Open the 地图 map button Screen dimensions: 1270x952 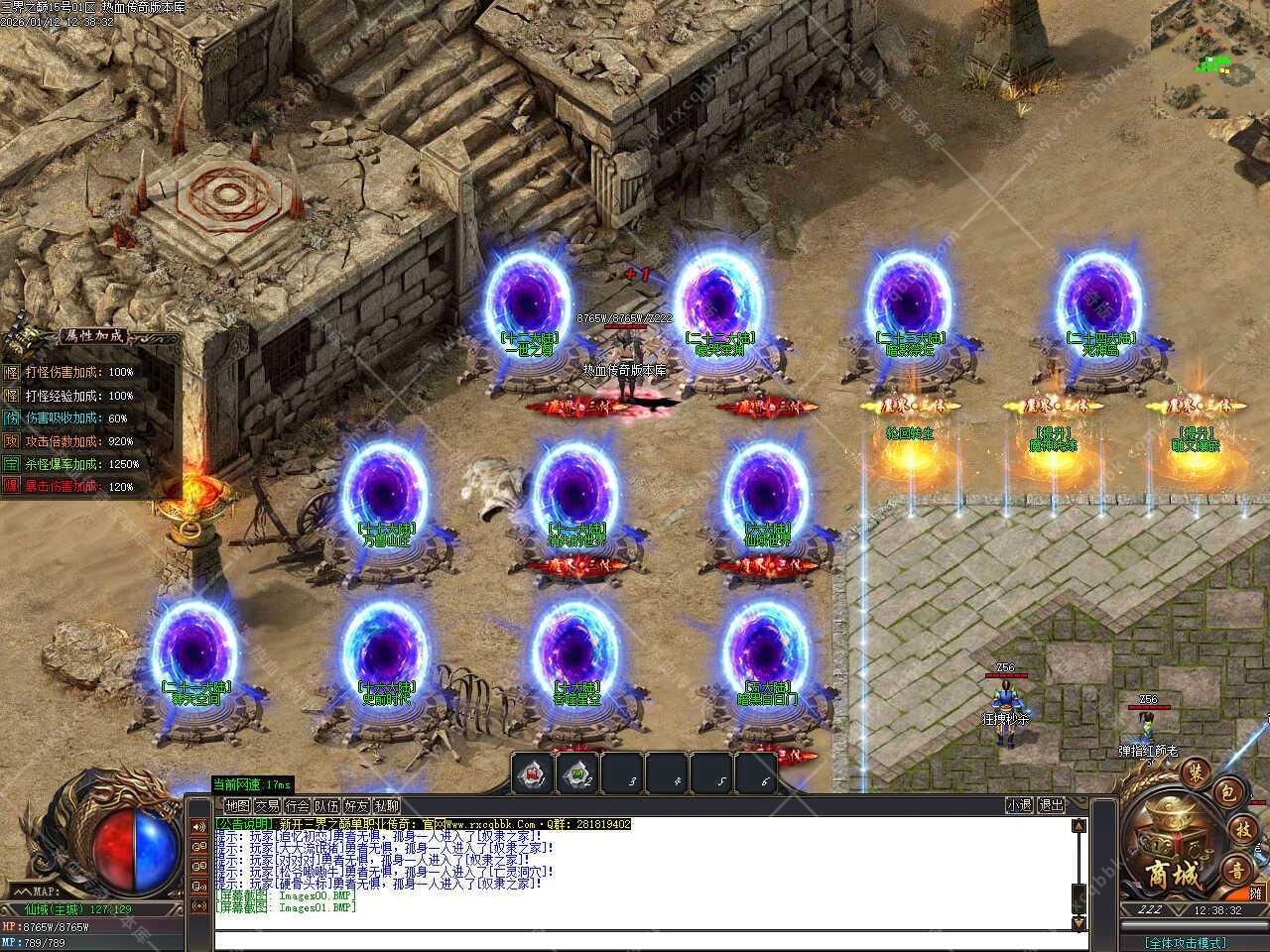[237, 806]
